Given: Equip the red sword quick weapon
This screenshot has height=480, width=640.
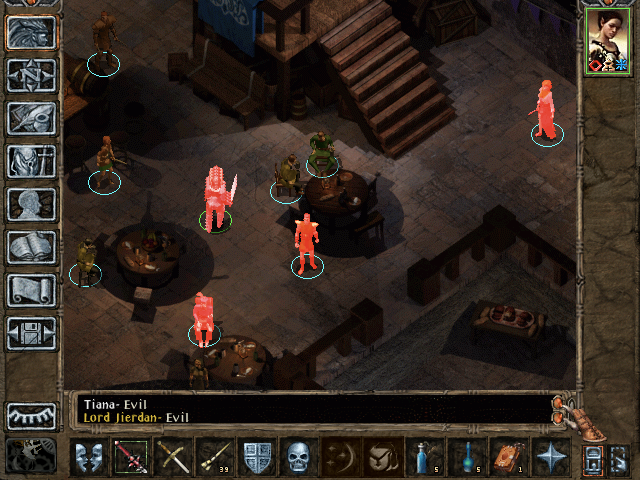Looking at the screenshot, I should [131, 458].
